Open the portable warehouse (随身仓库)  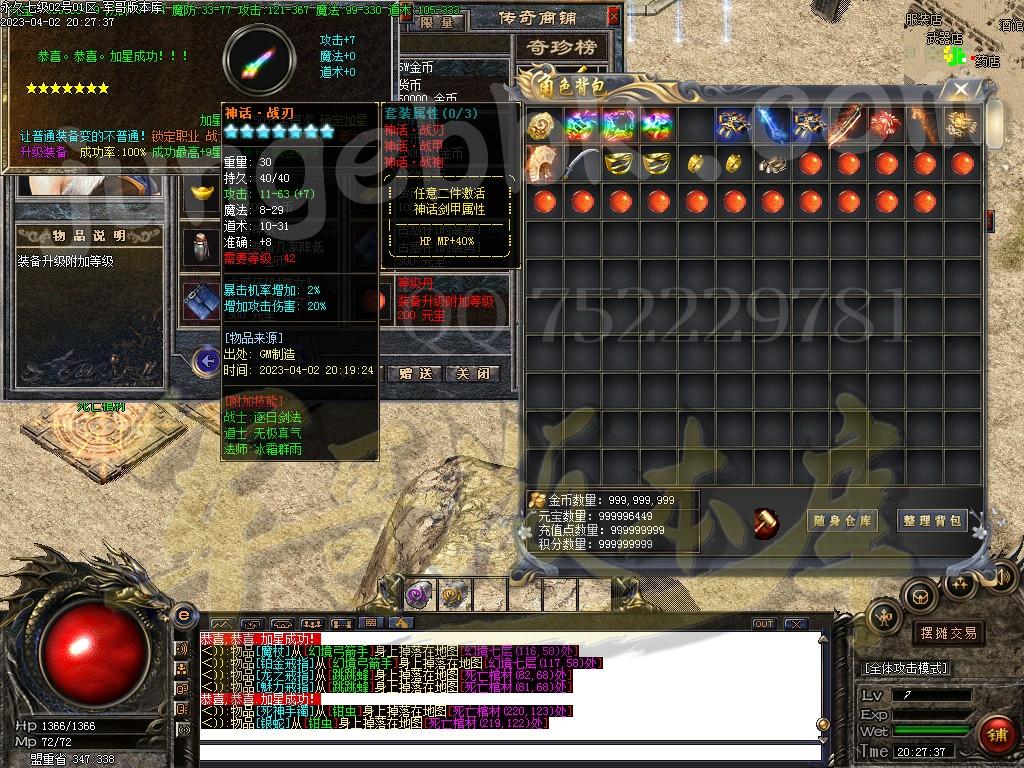[x=842, y=520]
